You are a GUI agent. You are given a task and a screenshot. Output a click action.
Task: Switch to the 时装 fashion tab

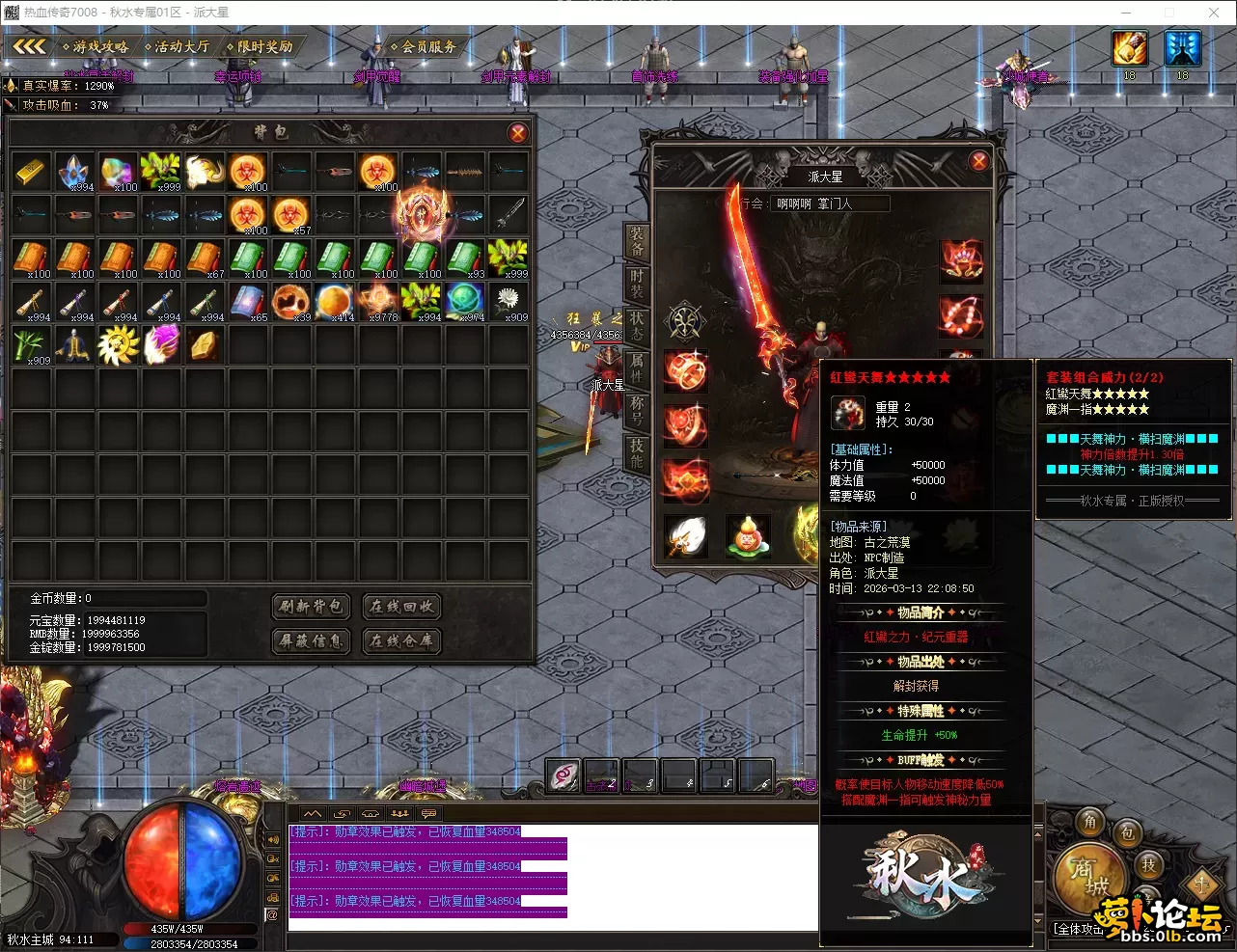[637, 285]
